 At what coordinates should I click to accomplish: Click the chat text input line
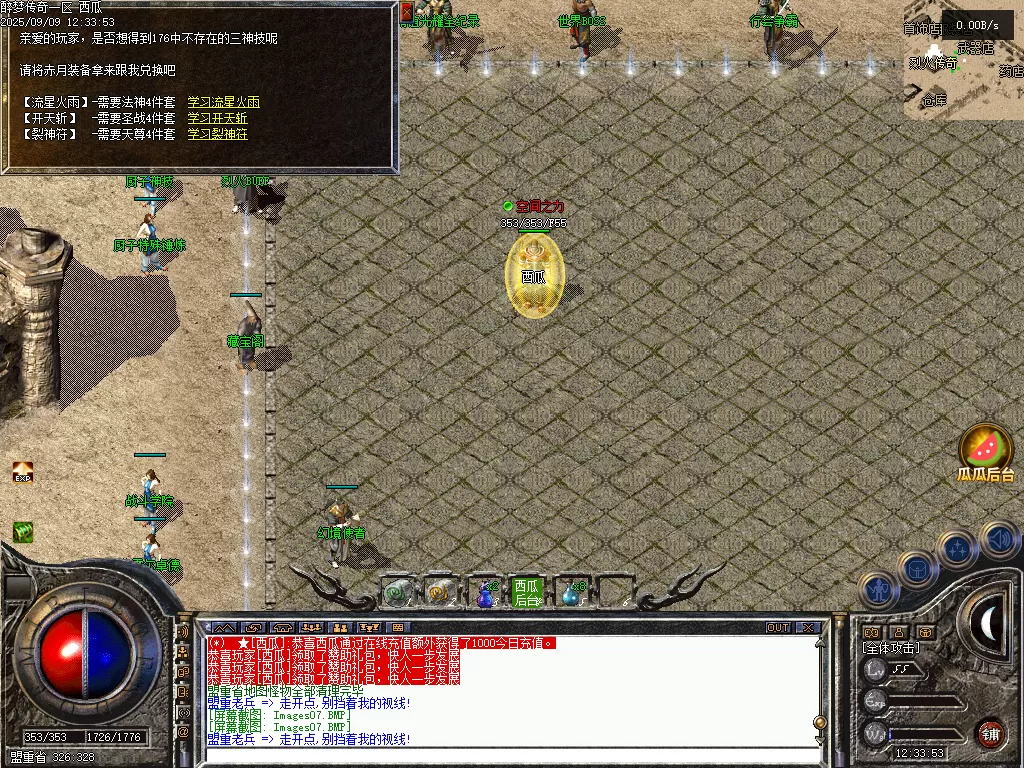[x=510, y=755]
